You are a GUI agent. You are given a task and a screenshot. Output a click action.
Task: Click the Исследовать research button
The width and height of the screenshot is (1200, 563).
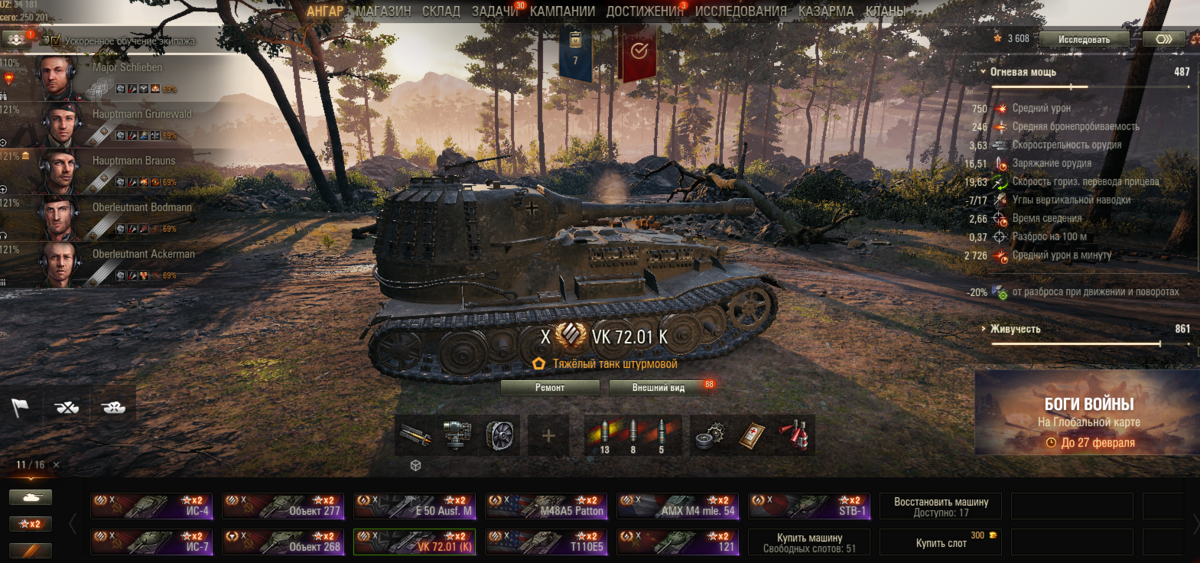pyautogui.click(x=1084, y=39)
